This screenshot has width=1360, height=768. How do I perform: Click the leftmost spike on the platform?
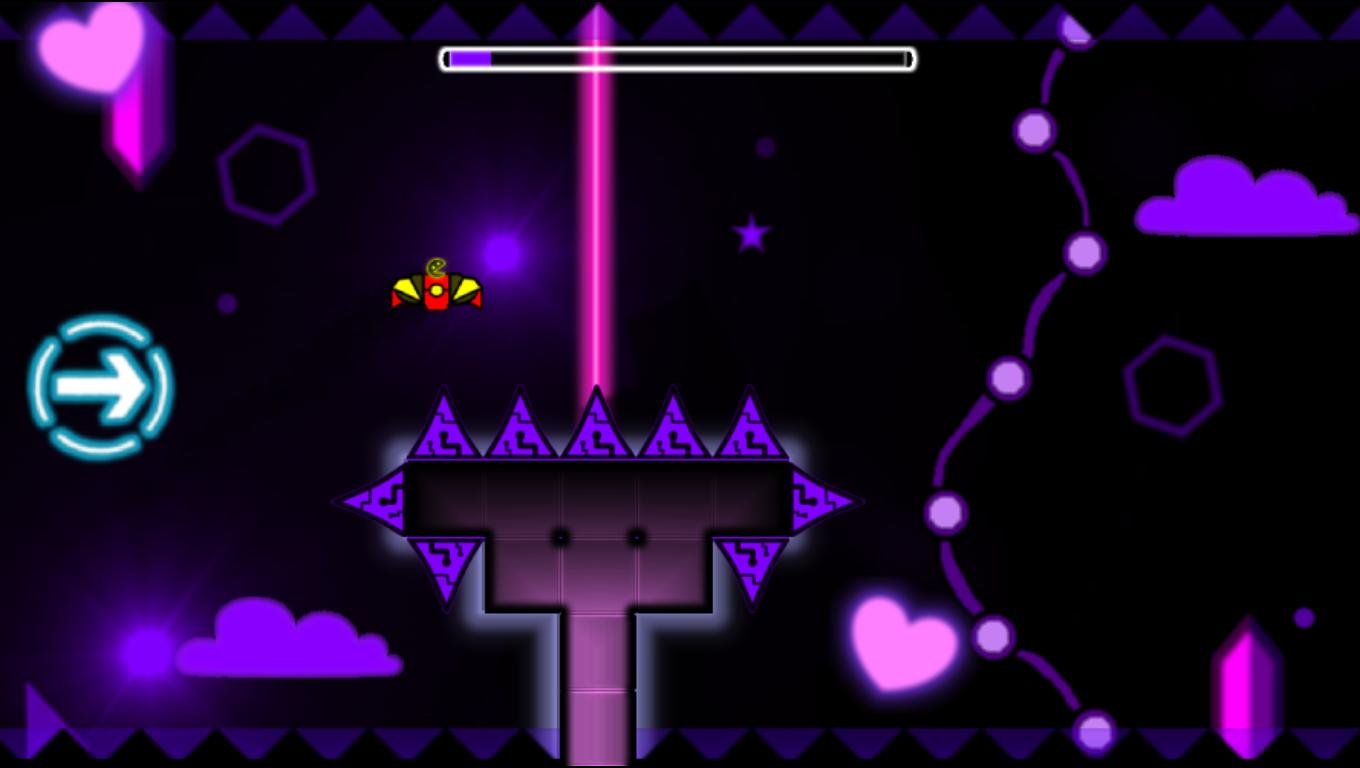[445, 425]
